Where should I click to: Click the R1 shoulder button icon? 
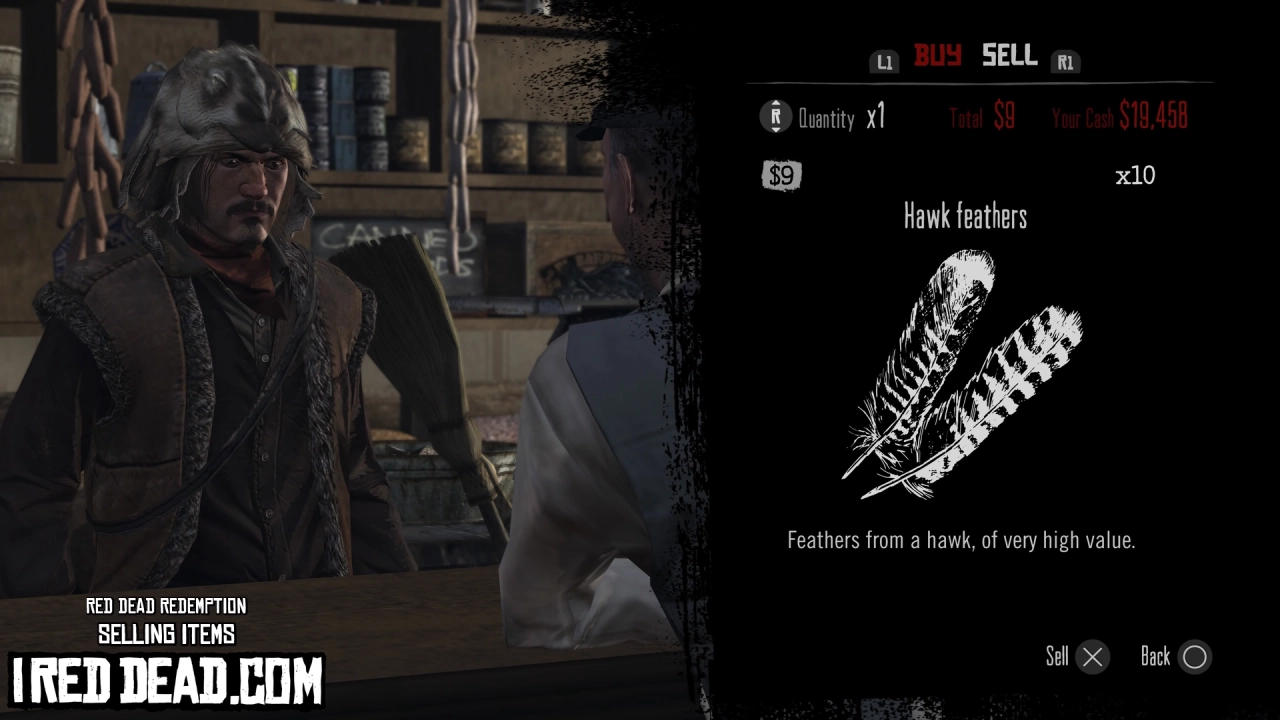1066,60
